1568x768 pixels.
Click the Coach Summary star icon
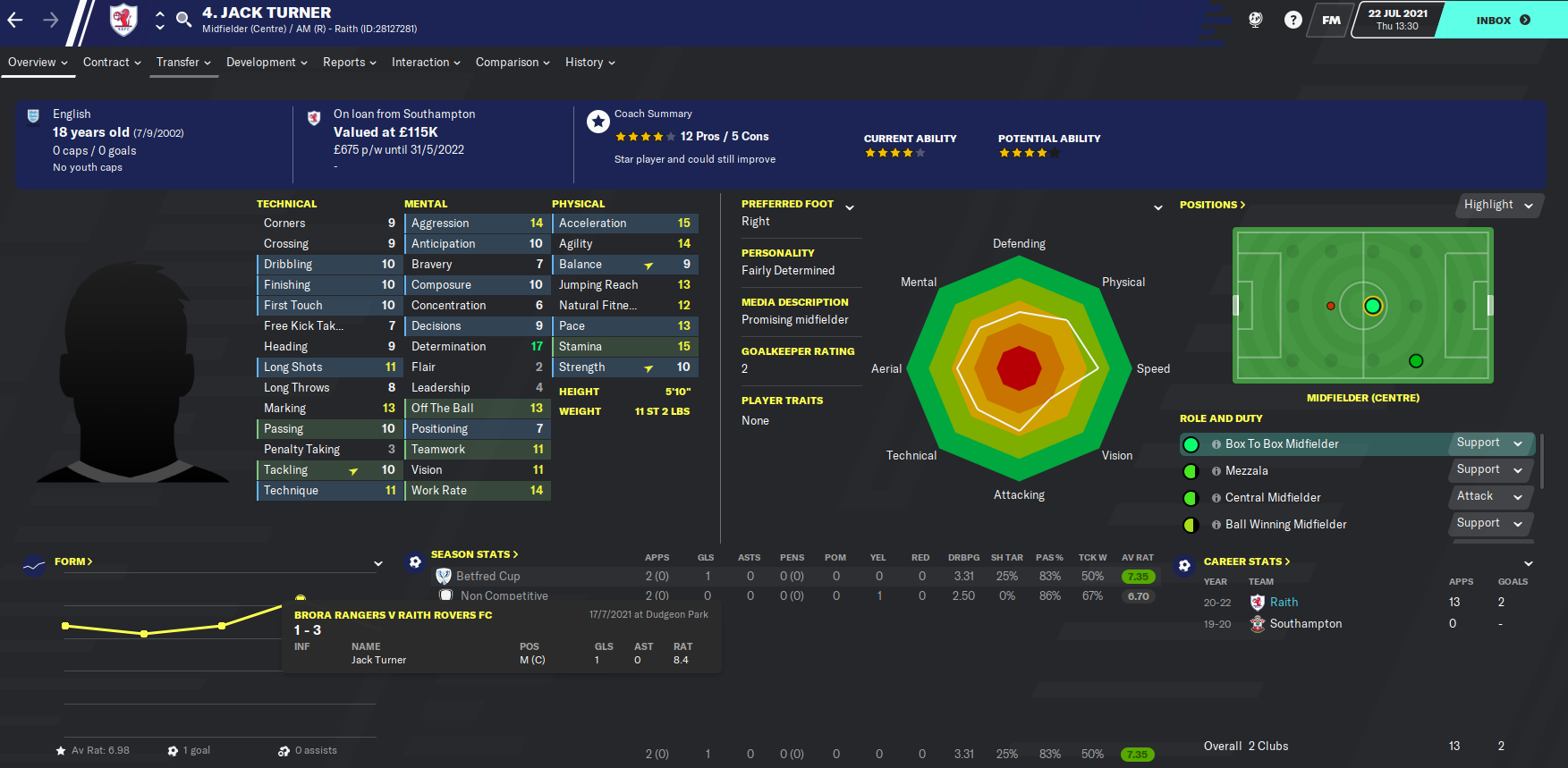point(598,121)
